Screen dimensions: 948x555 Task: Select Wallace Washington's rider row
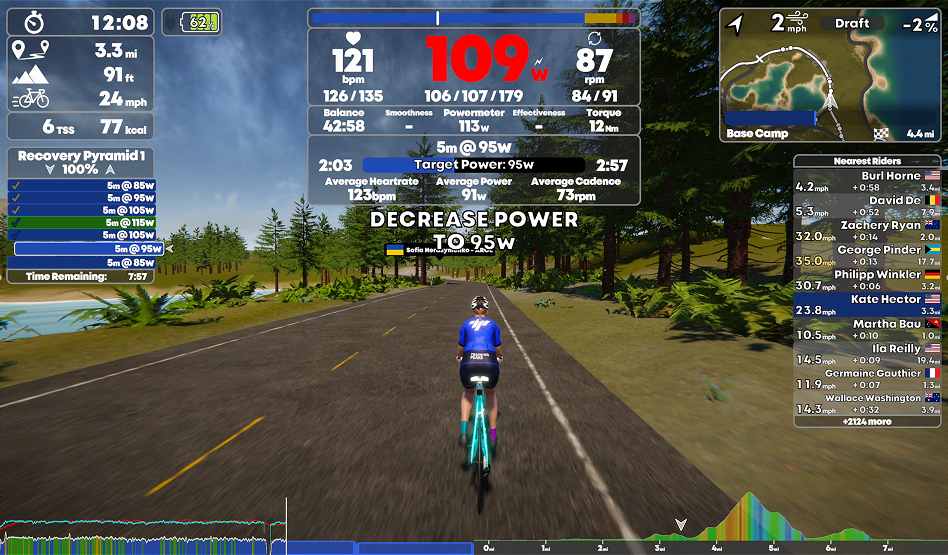(x=867, y=403)
